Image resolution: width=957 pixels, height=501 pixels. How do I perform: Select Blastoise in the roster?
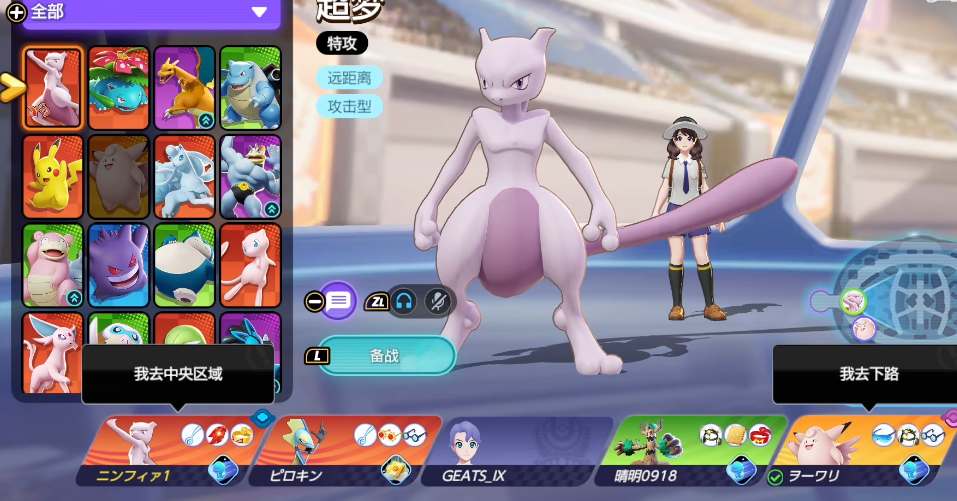250,87
